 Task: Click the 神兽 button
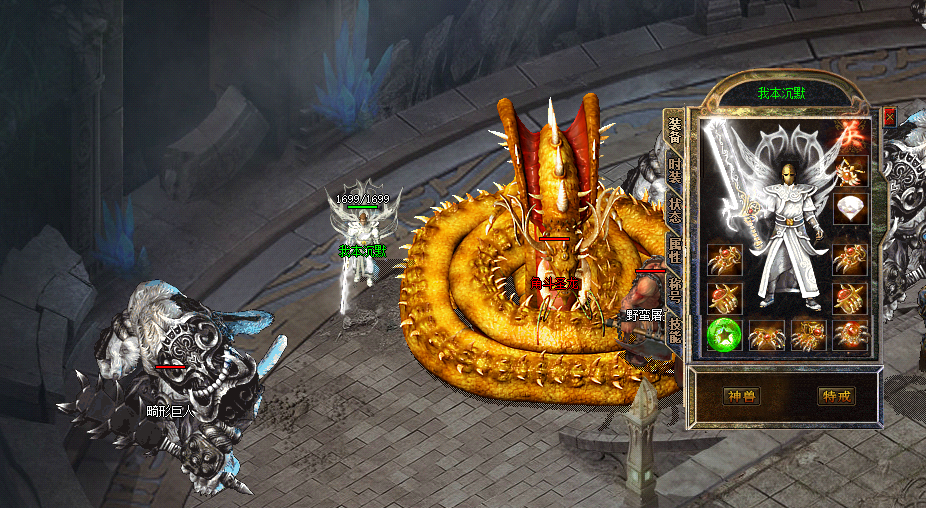[741, 396]
